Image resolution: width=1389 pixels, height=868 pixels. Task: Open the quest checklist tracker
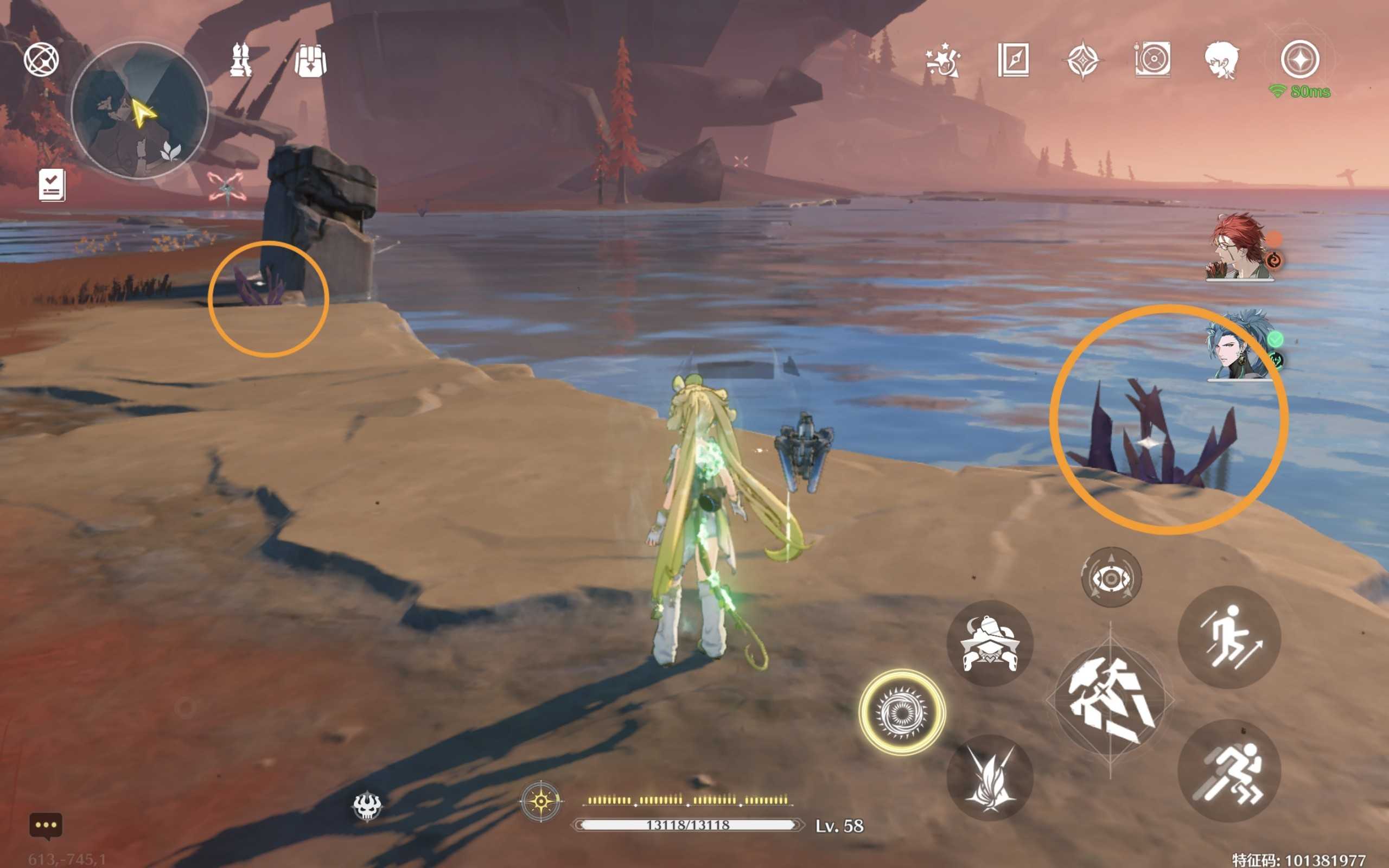[52, 185]
